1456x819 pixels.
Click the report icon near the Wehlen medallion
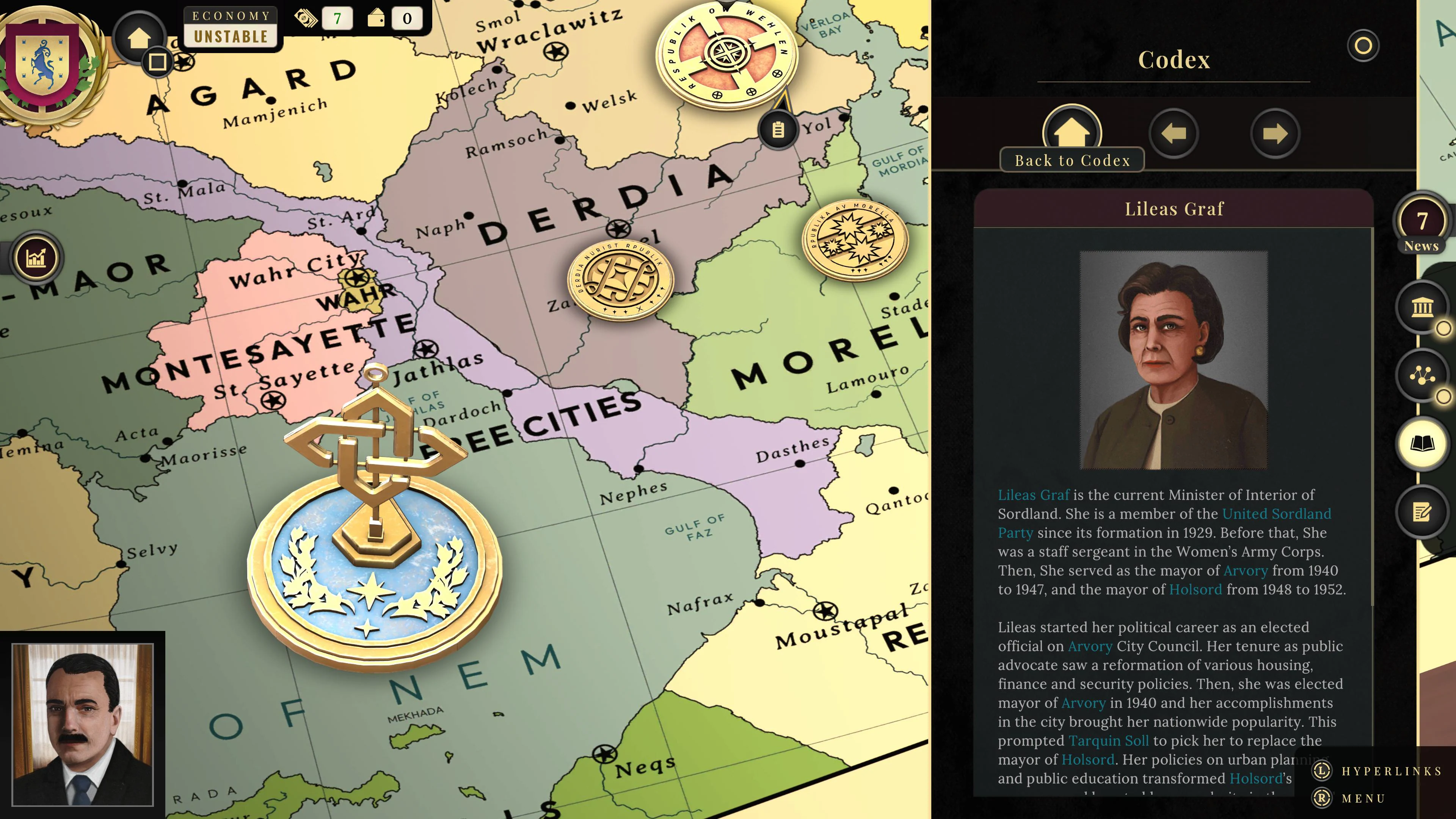(779, 129)
